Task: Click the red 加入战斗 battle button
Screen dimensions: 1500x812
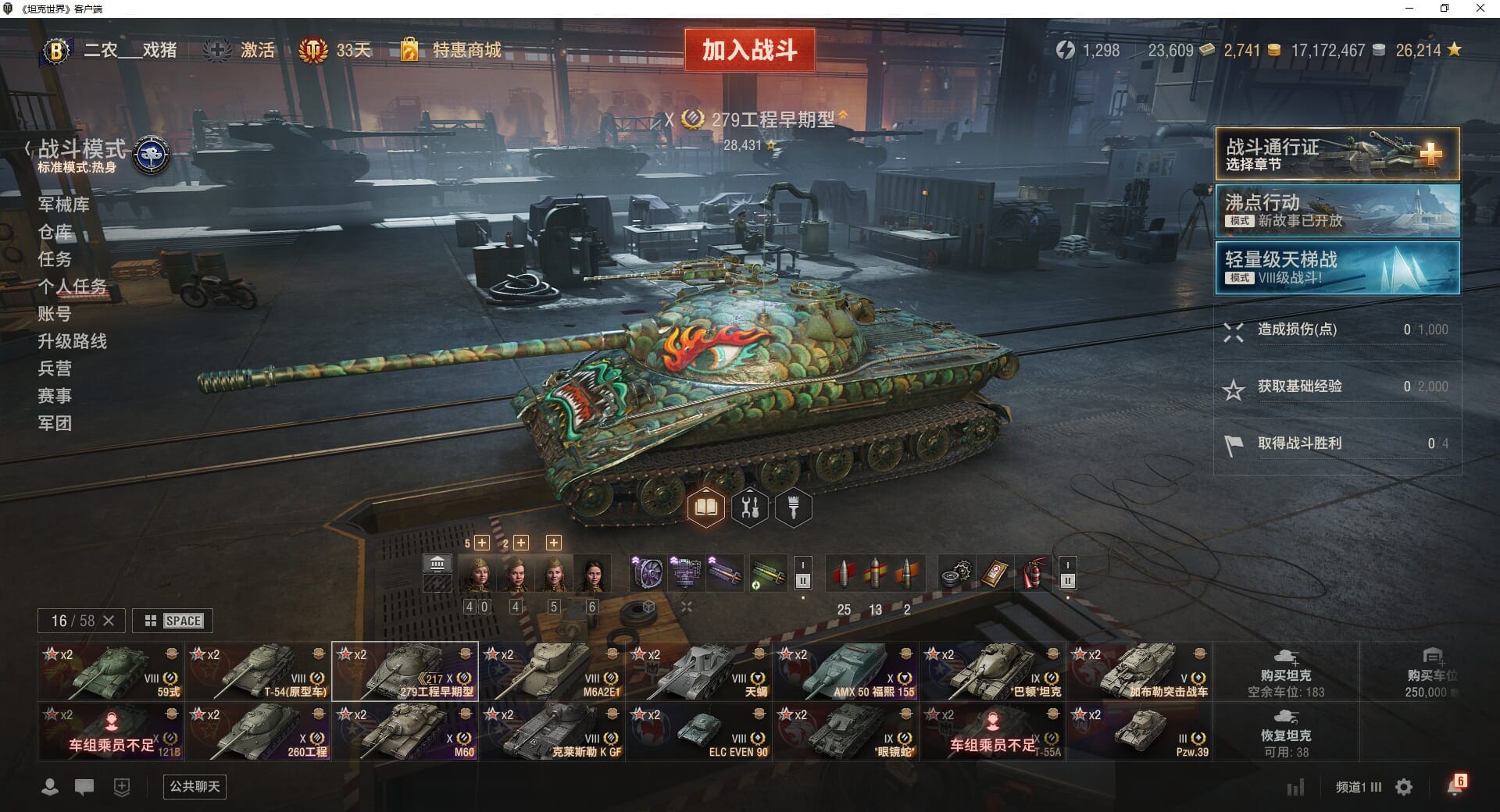Action: coord(749,50)
